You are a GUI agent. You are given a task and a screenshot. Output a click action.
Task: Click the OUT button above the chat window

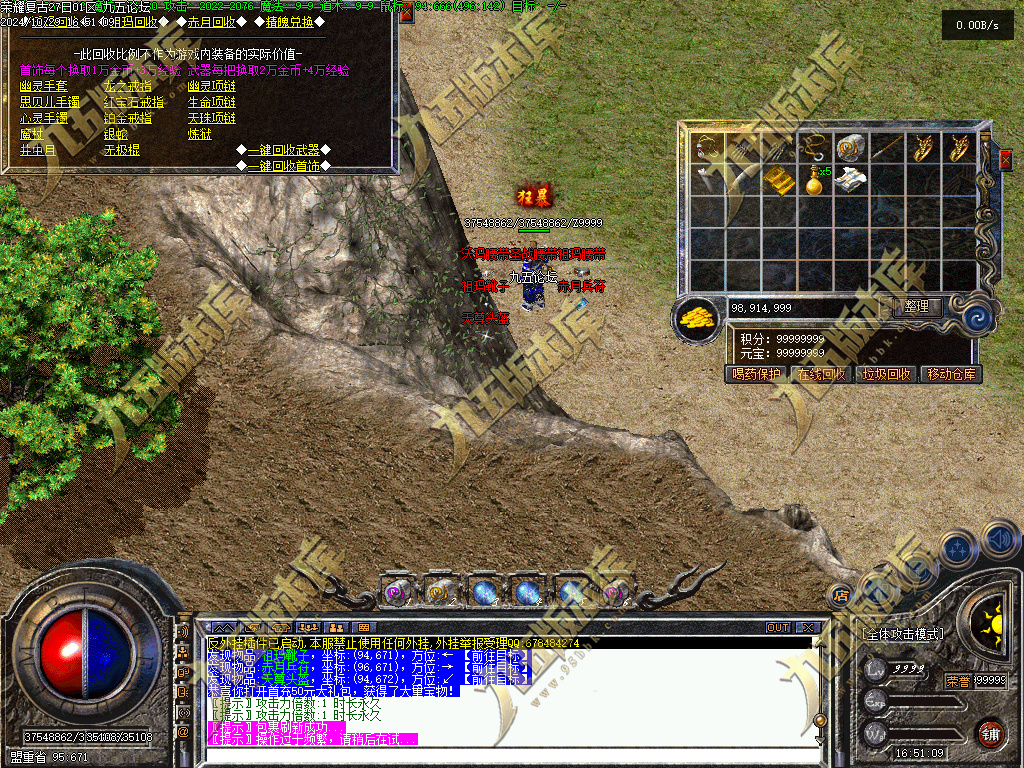[777, 627]
